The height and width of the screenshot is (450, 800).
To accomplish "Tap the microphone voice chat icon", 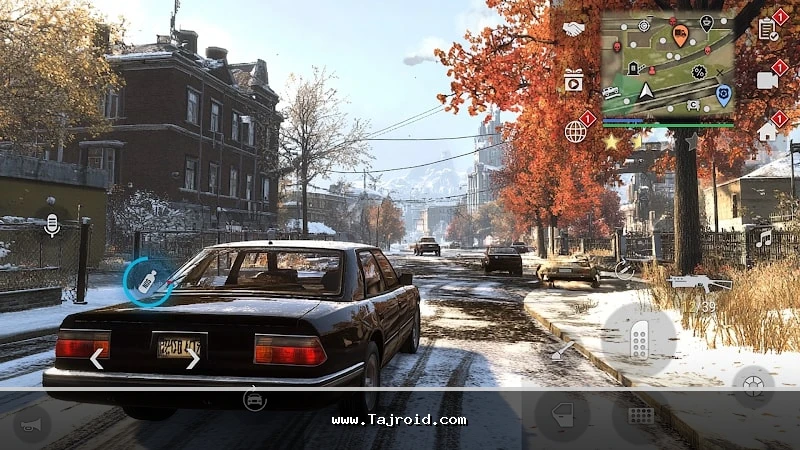I will pos(52,227).
